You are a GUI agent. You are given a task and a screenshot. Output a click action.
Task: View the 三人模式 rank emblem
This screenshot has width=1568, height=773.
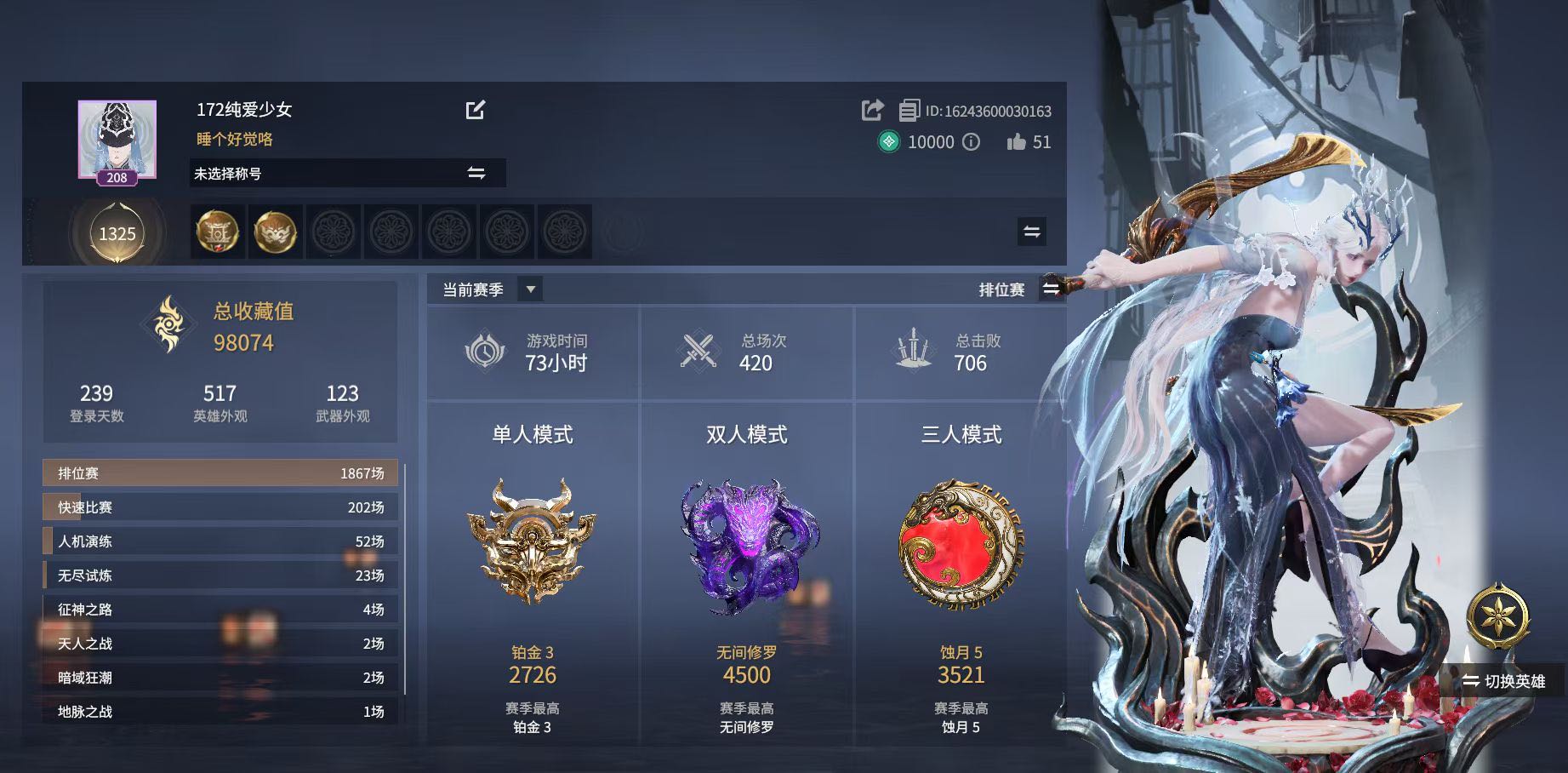[961, 543]
